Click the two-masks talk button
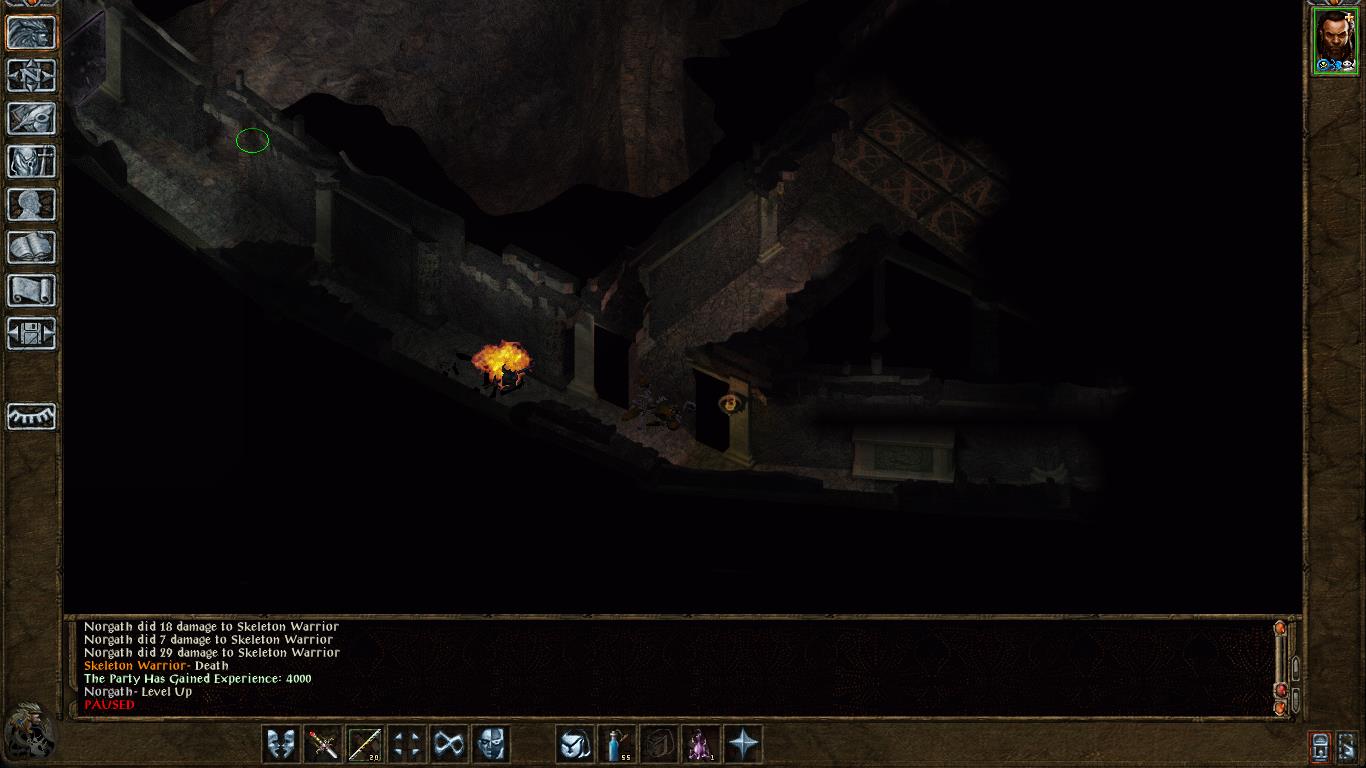 [x=281, y=744]
